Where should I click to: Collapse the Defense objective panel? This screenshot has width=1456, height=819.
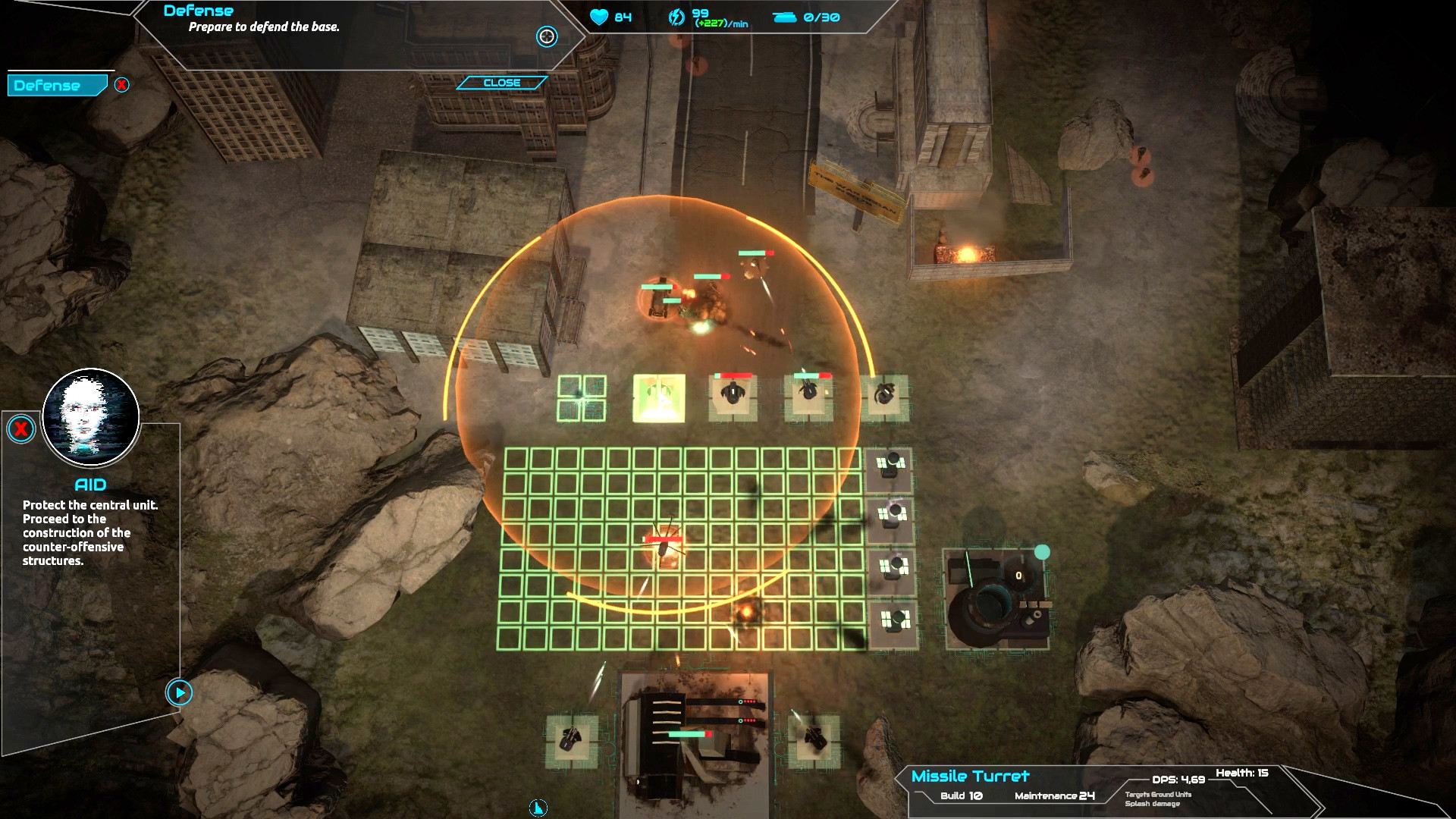(x=502, y=82)
